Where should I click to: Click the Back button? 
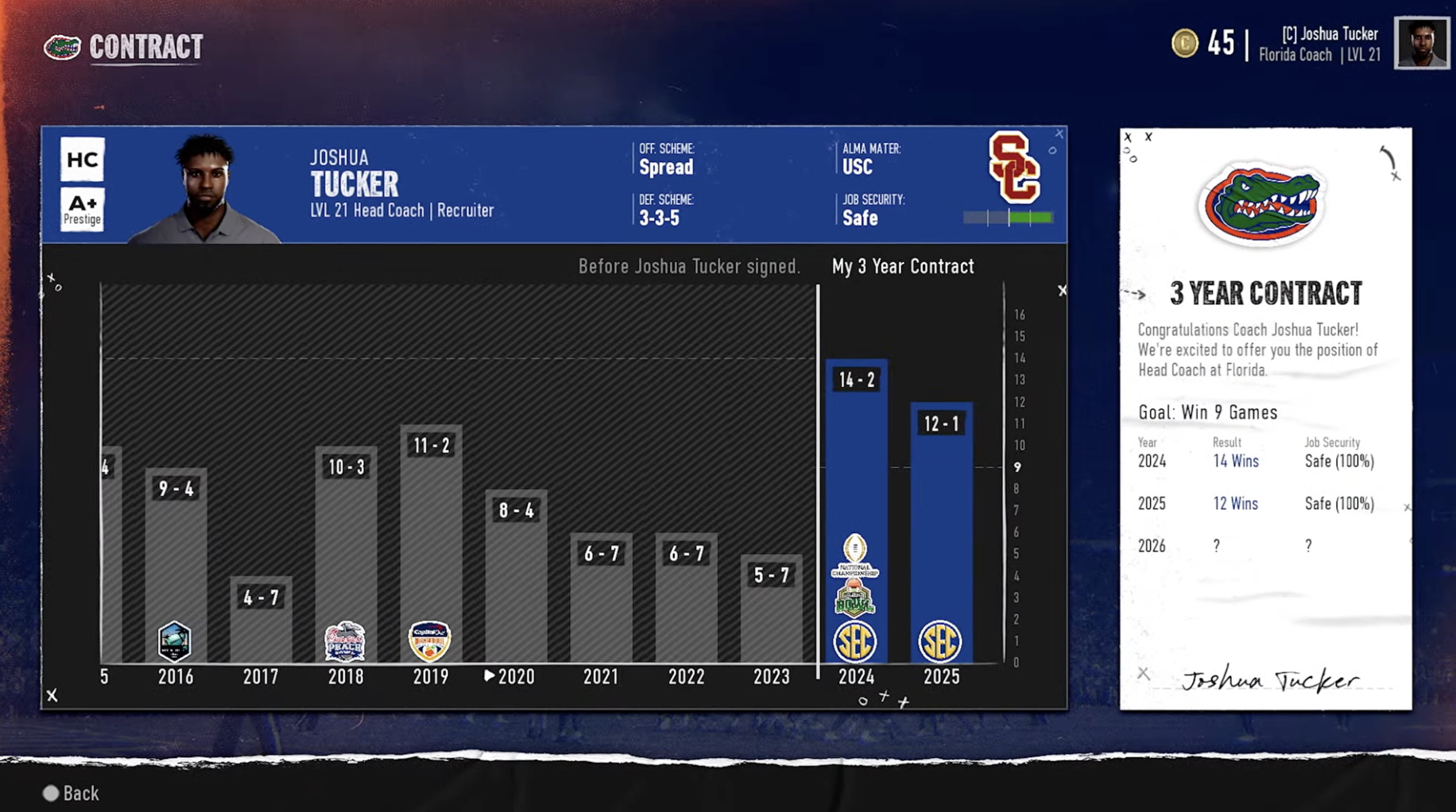click(72, 793)
